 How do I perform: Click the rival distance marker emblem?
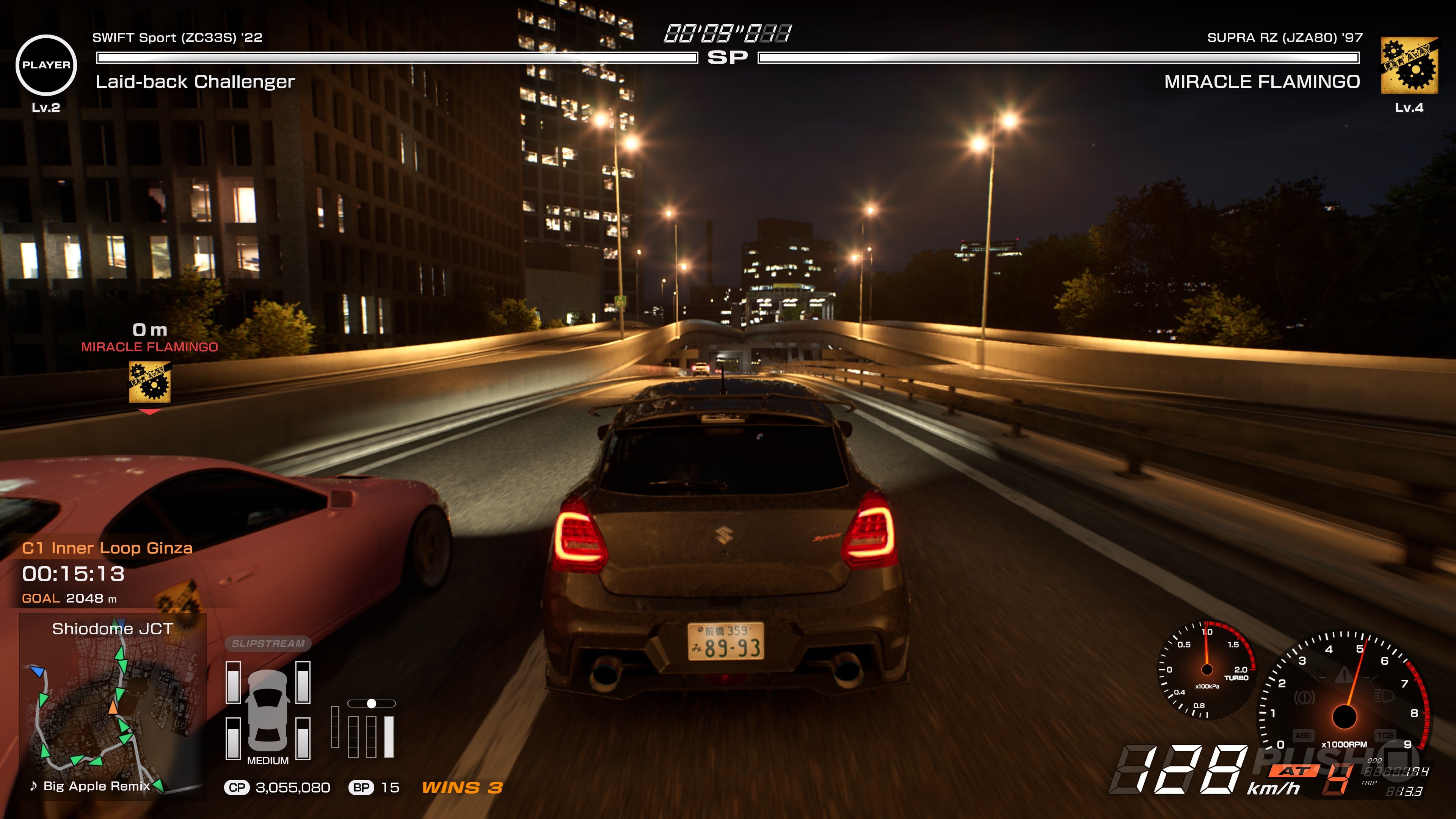150,382
